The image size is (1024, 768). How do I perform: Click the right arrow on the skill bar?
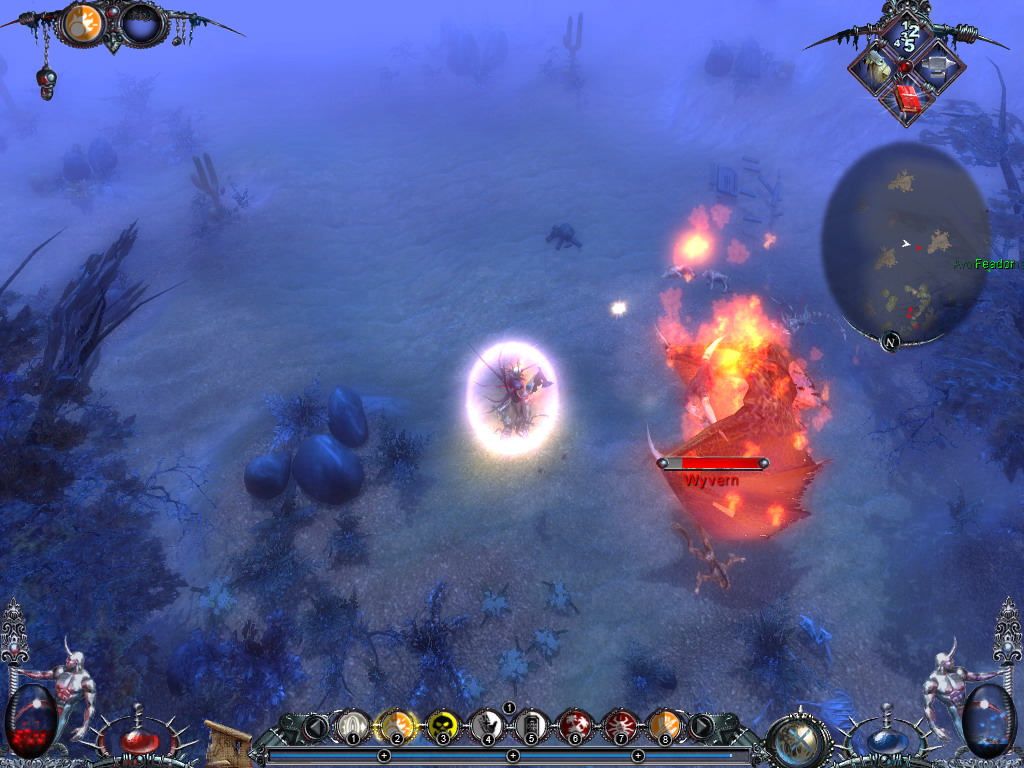[702, 727]
